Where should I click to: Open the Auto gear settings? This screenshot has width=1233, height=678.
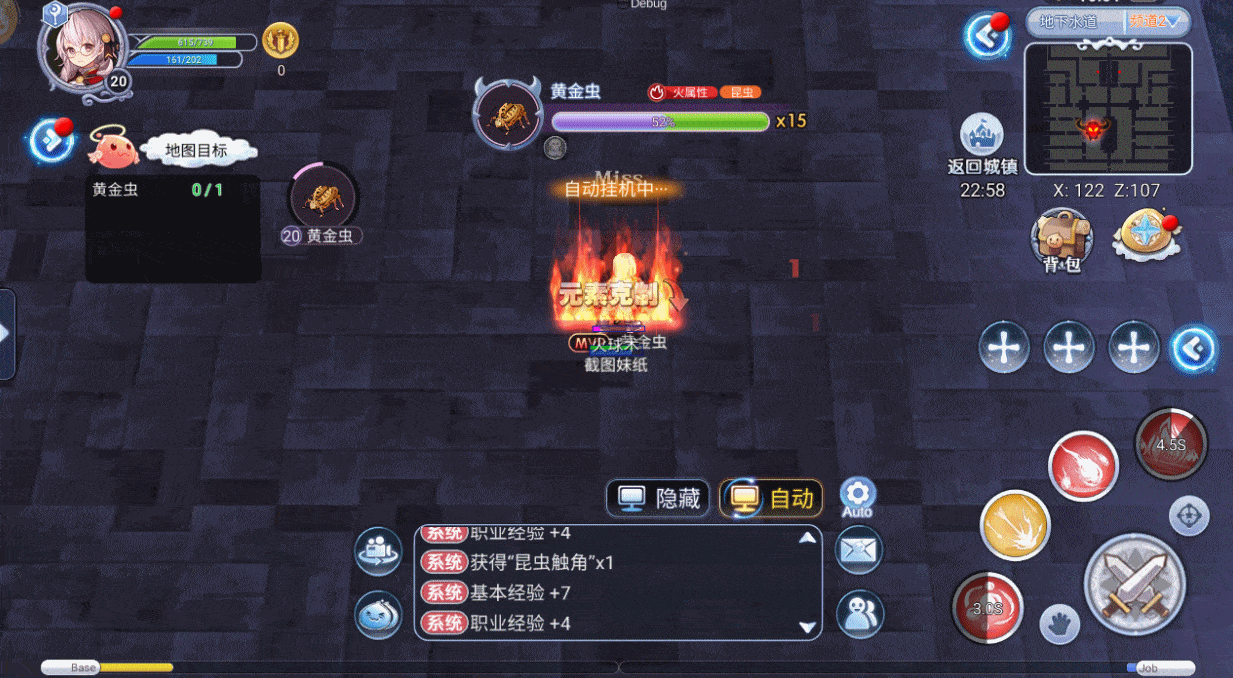click(x=857, y=494)
